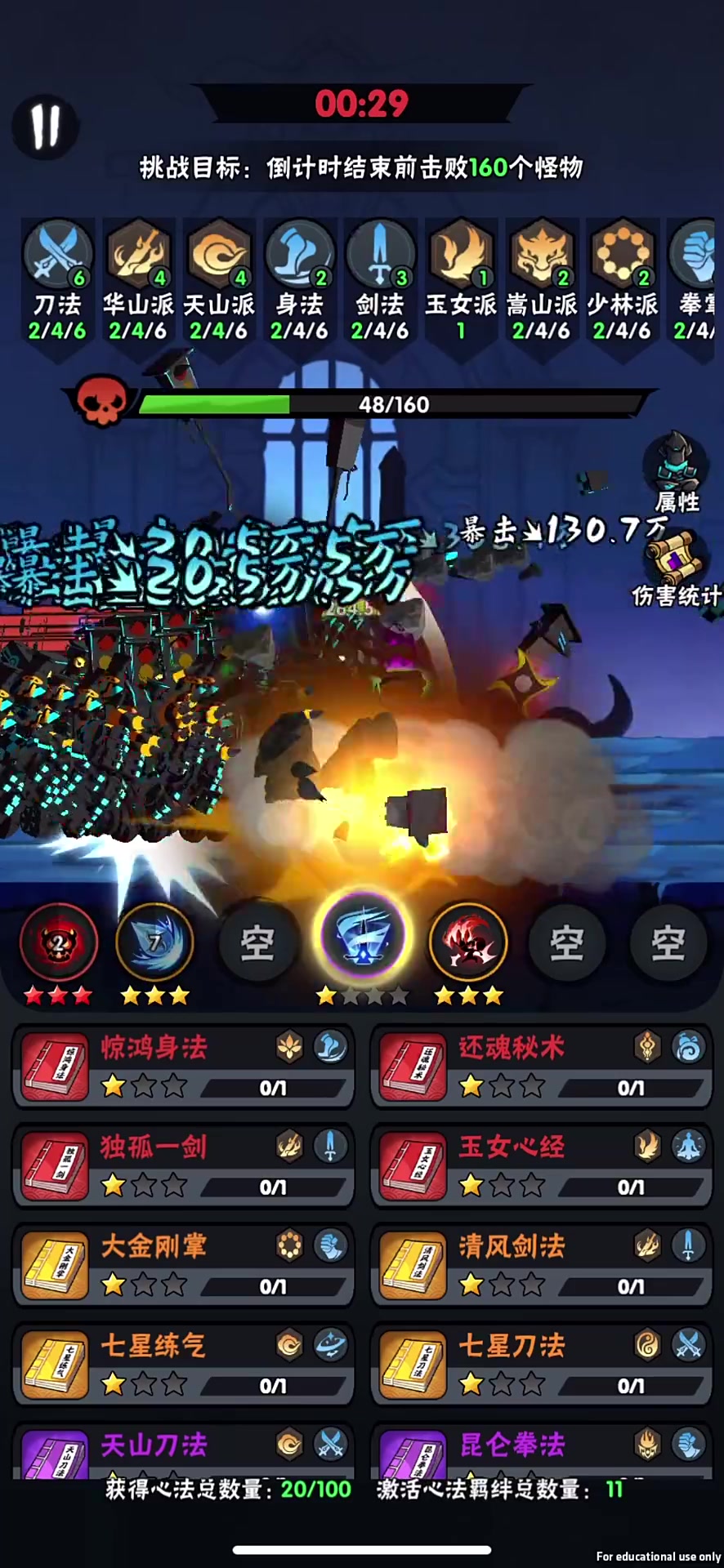Pick the 清风剑法 manual card

click(541, 1265)
